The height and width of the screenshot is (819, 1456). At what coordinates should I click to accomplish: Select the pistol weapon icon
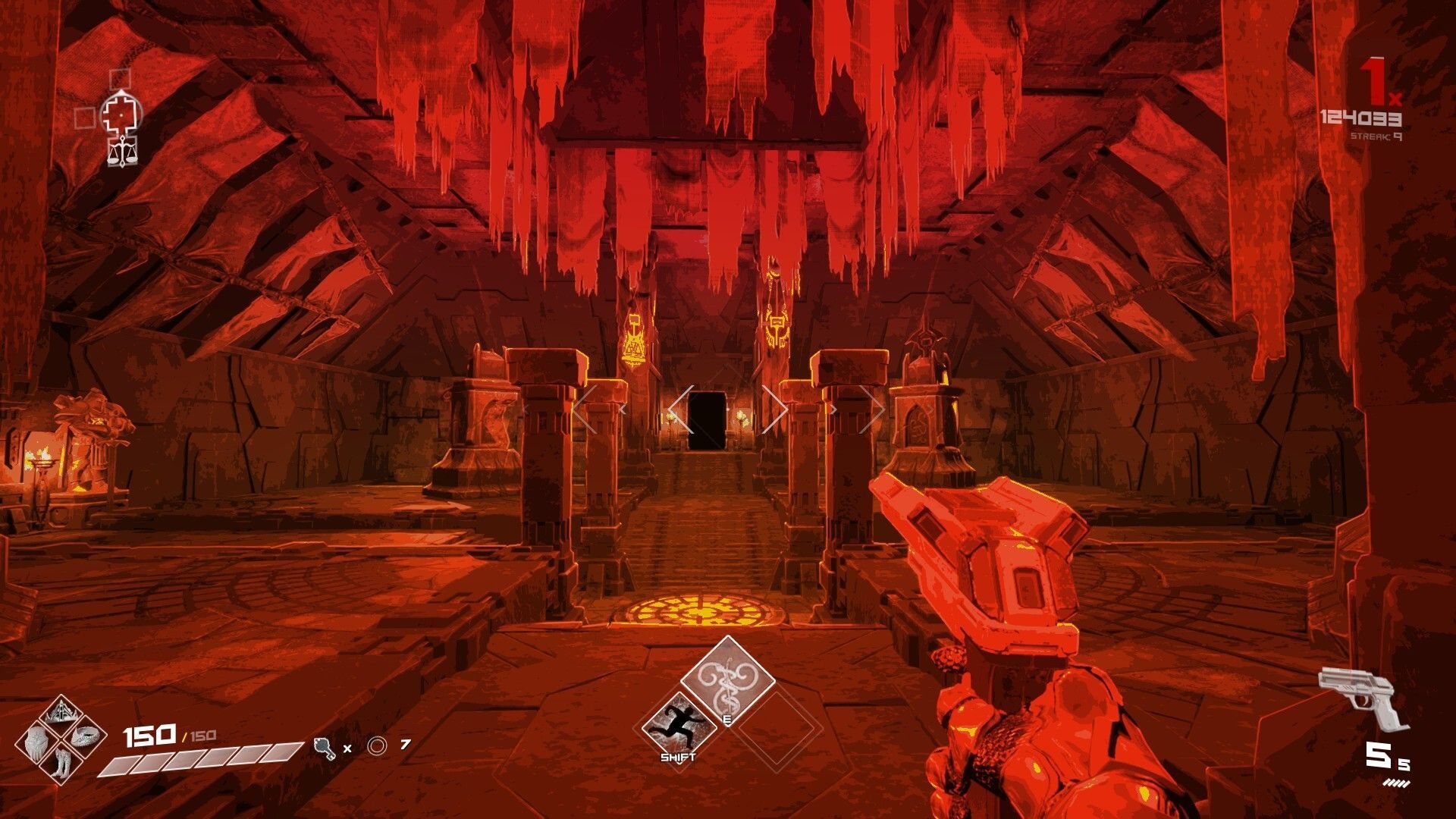(x=1363, y=698)
